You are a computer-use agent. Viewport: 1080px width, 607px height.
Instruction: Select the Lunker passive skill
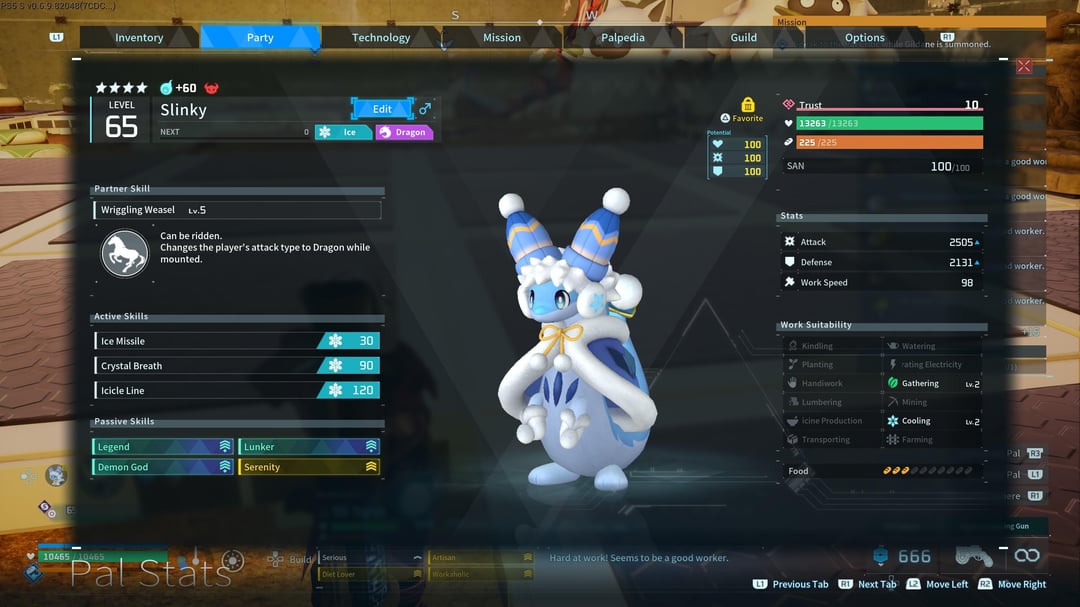[x=309, y=447]
